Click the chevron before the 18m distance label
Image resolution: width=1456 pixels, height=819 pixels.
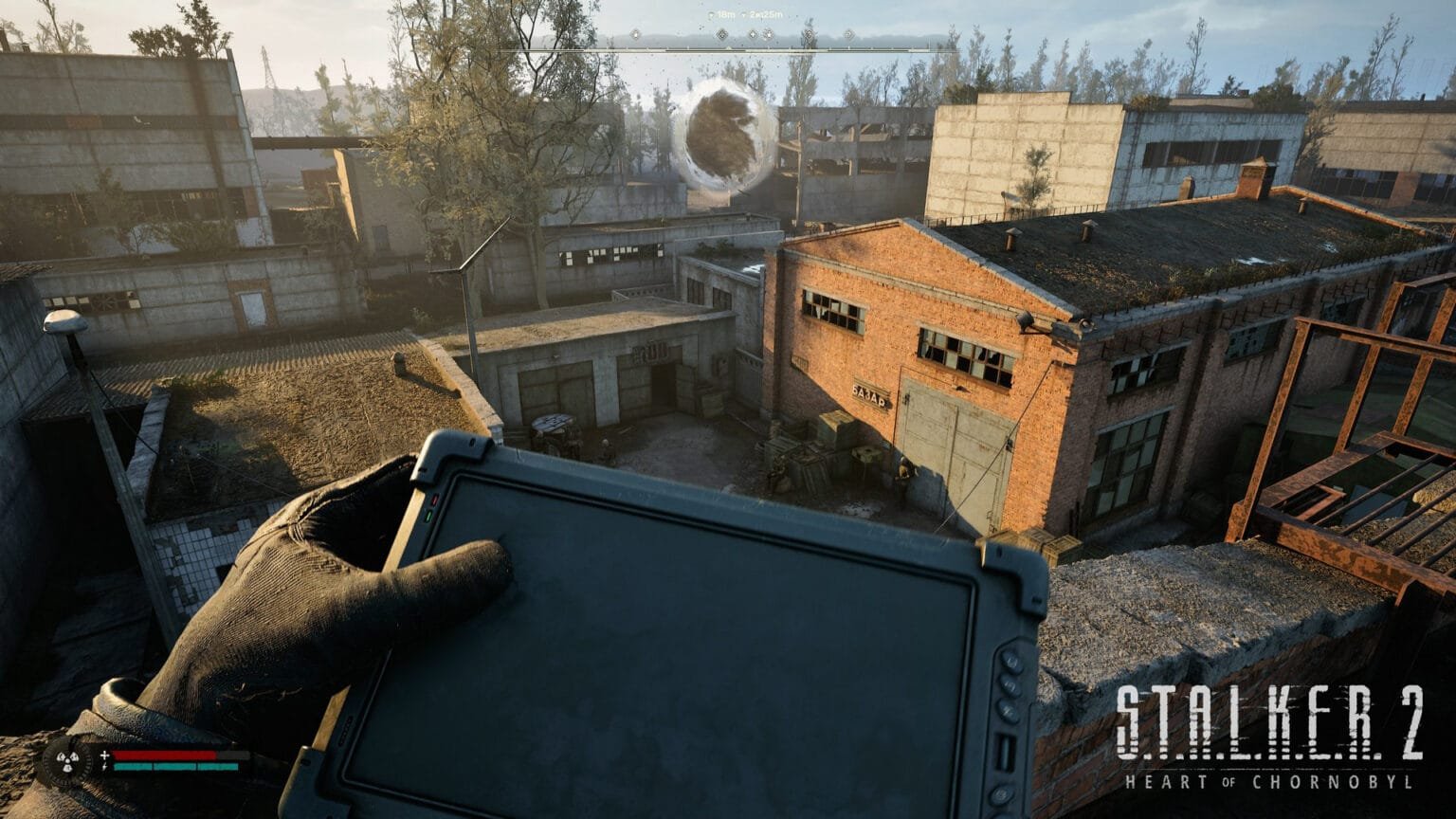711,15
